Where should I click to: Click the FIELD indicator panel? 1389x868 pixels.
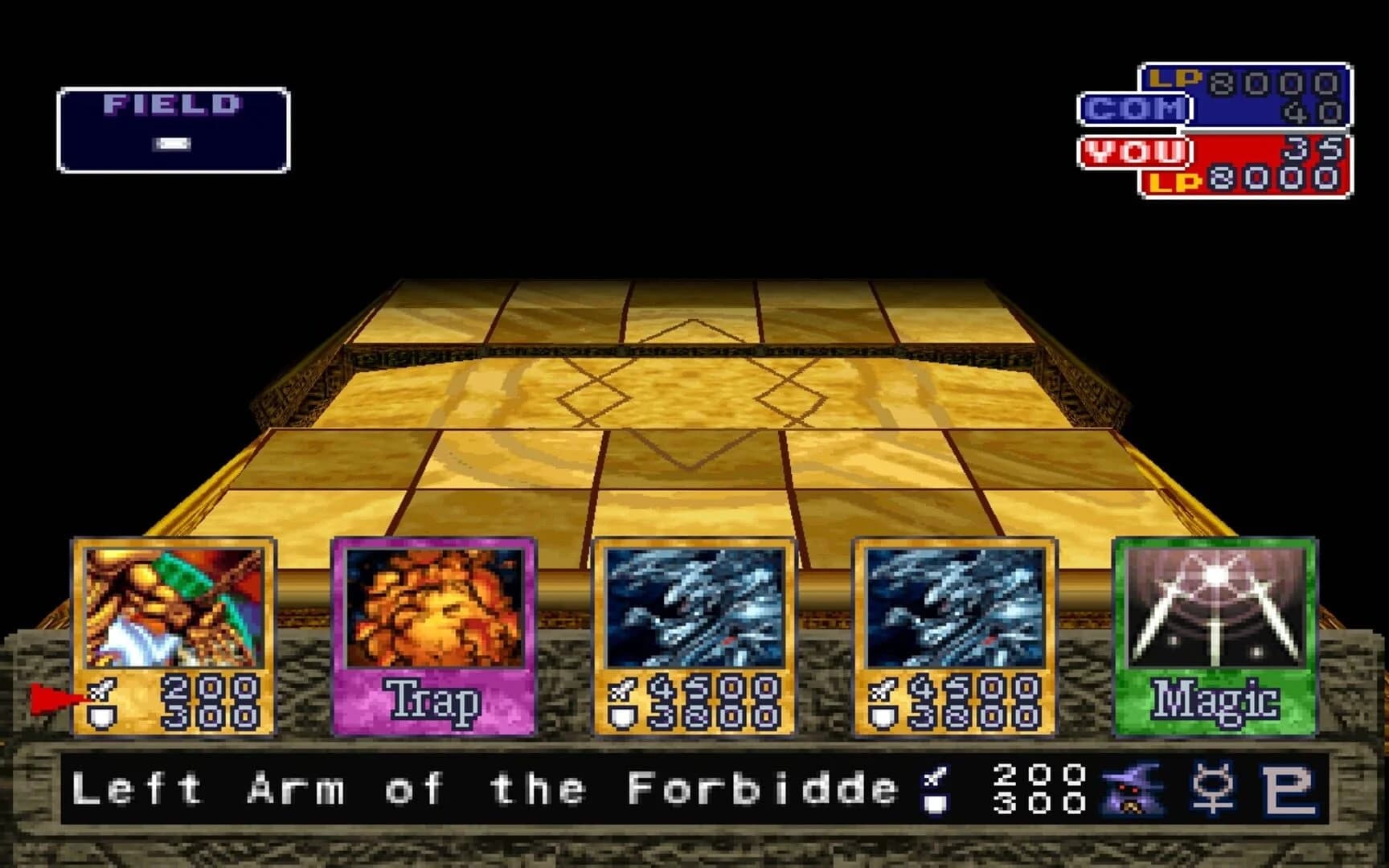[171, 126]
